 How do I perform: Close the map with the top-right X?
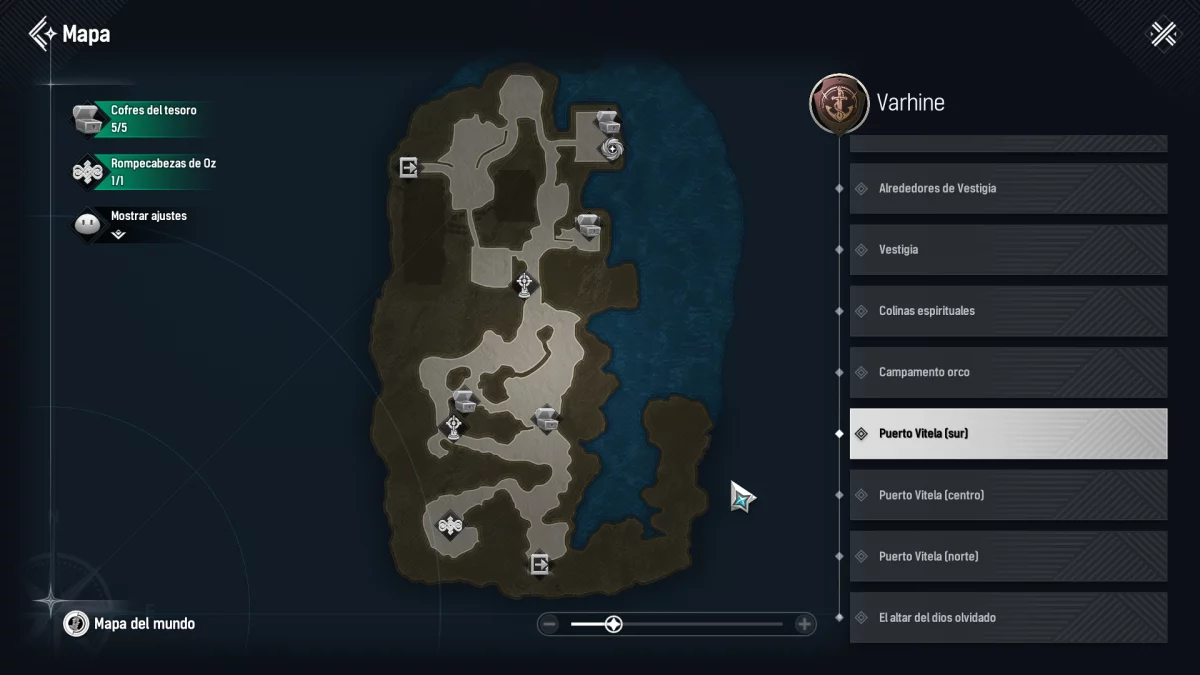[x=1163, y=34]
